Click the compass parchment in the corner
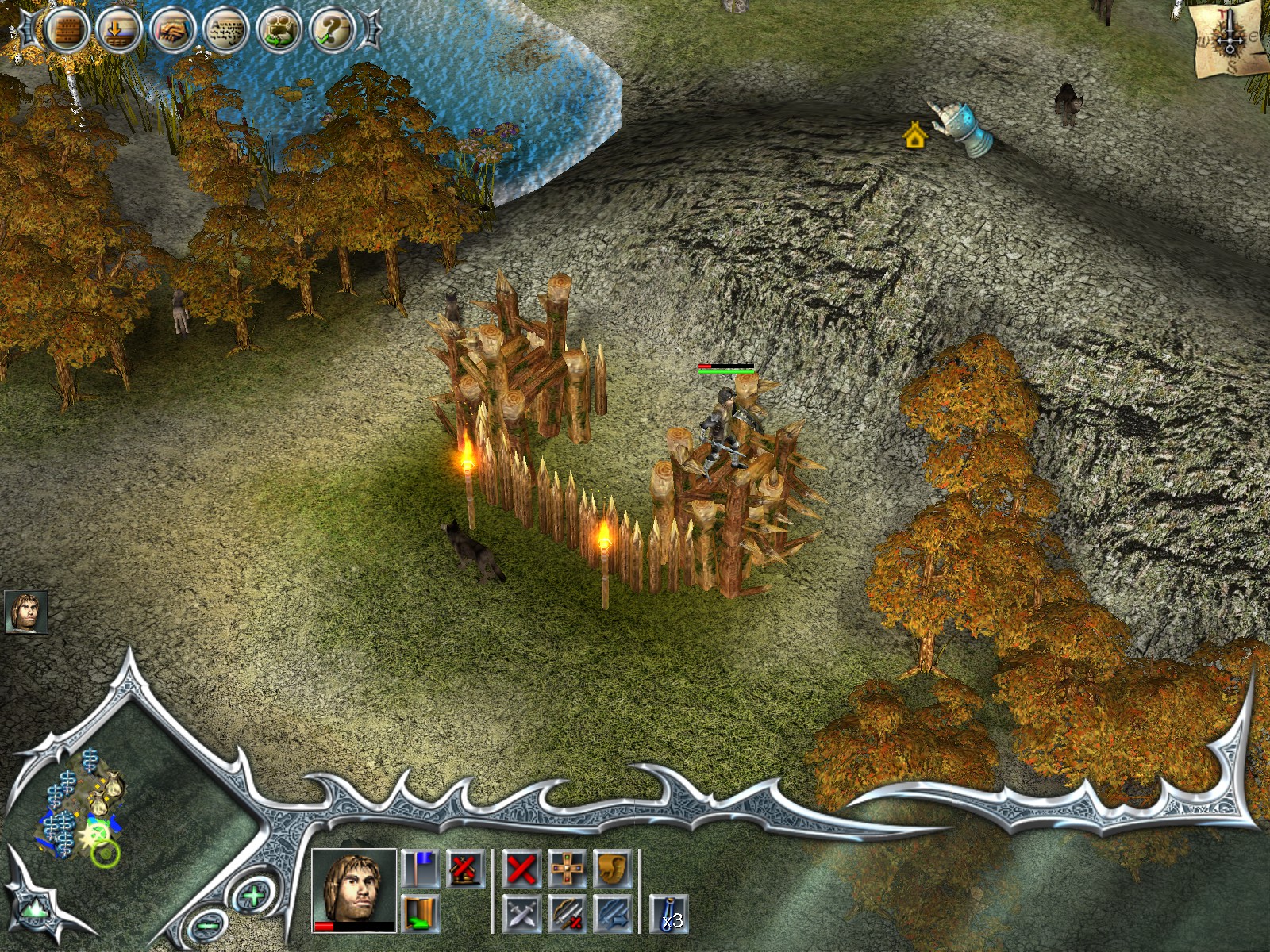The height and width of the screenshot is (952, 1270). [x=1227, y=40]
